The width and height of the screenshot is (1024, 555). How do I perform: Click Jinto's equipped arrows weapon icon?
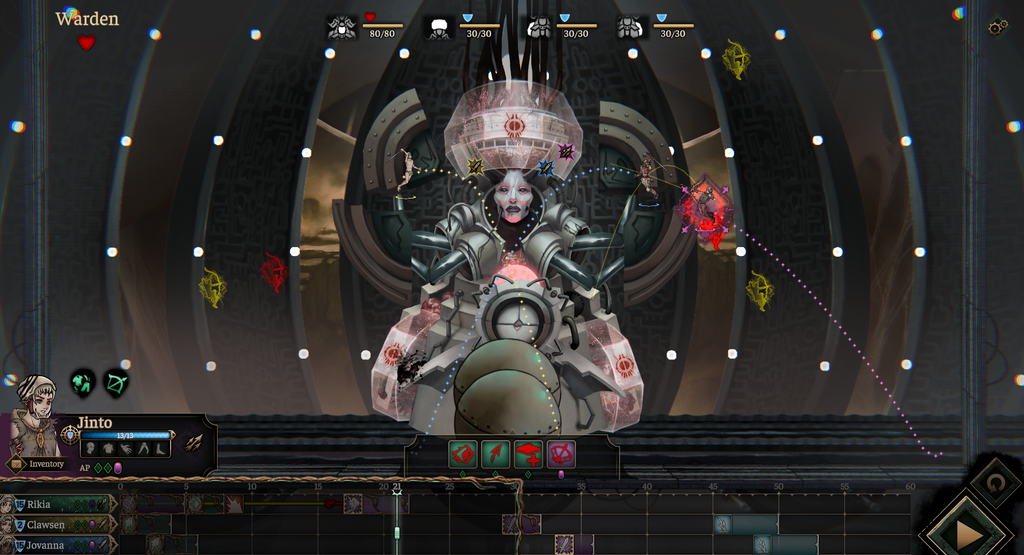(x=194, y=442)
